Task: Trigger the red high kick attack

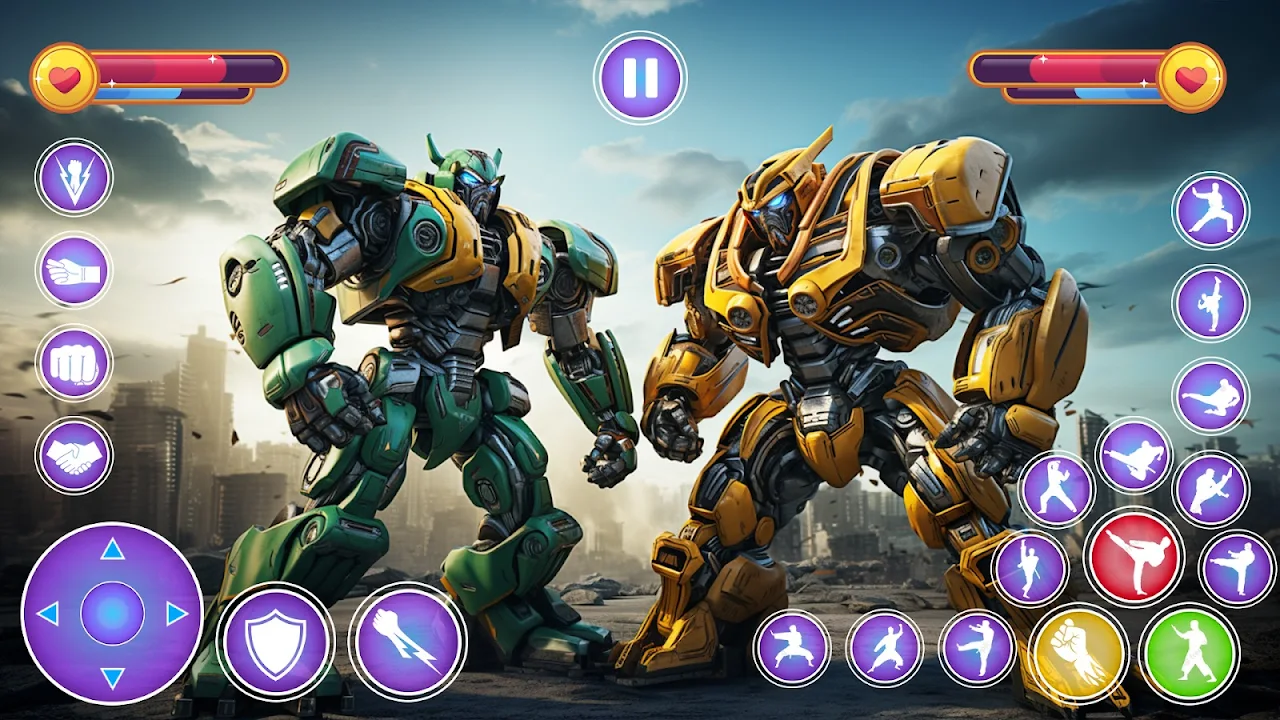Action: pyautogui.click(x=1134, y=556)
